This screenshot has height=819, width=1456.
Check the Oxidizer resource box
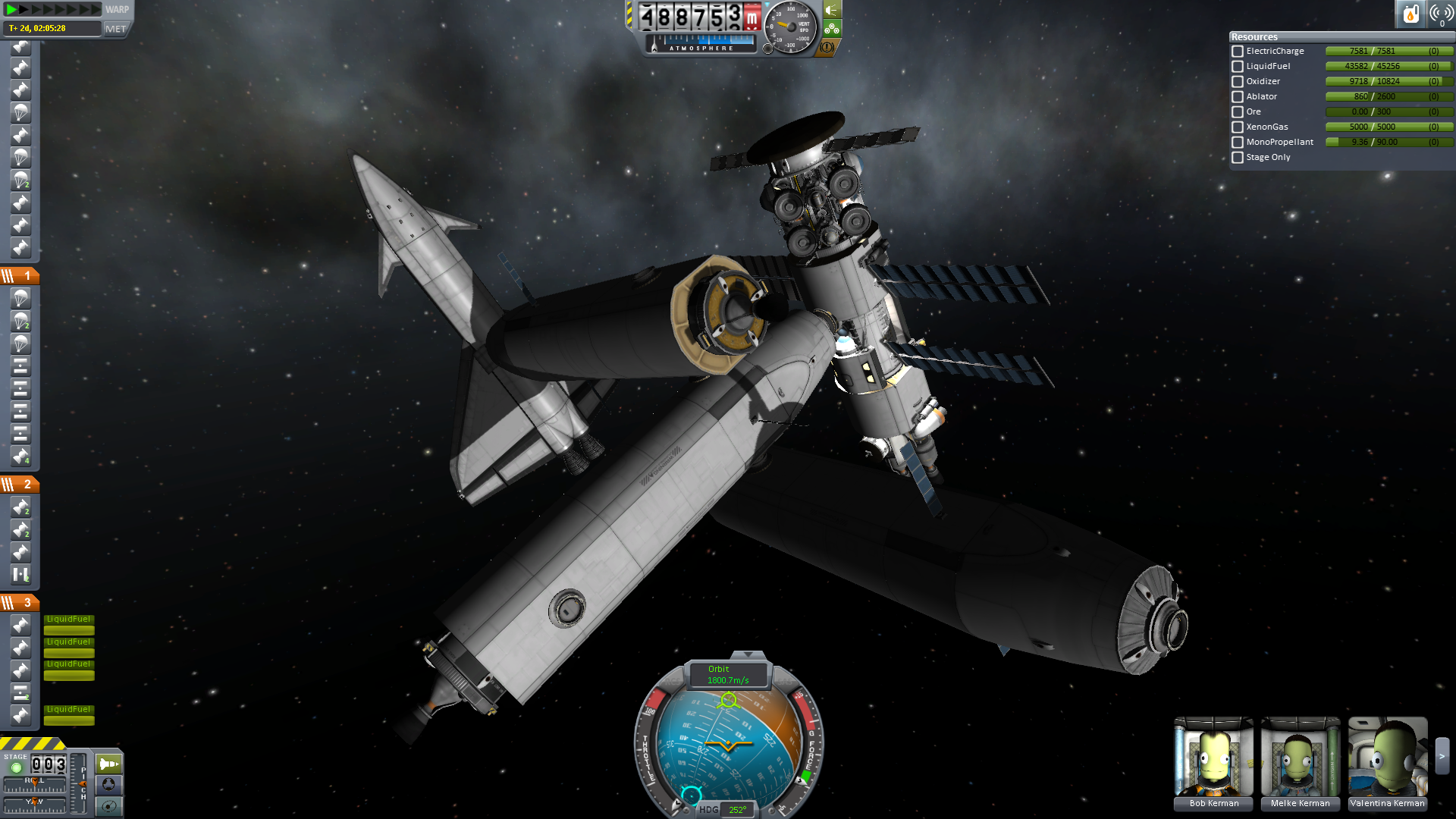pos(1238,82)
